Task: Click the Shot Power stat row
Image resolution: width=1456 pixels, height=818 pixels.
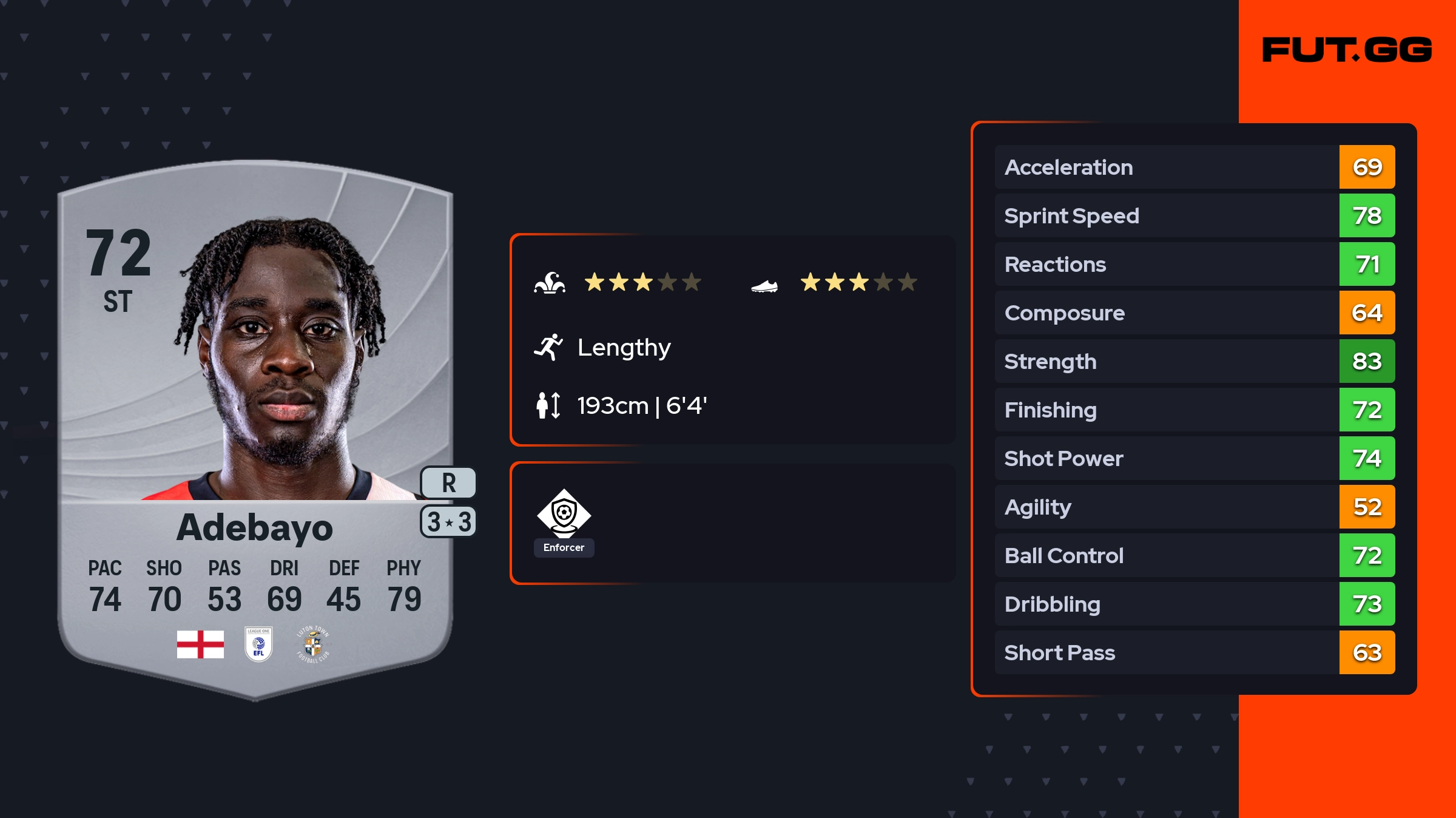Action: [x=1194, y=458]
